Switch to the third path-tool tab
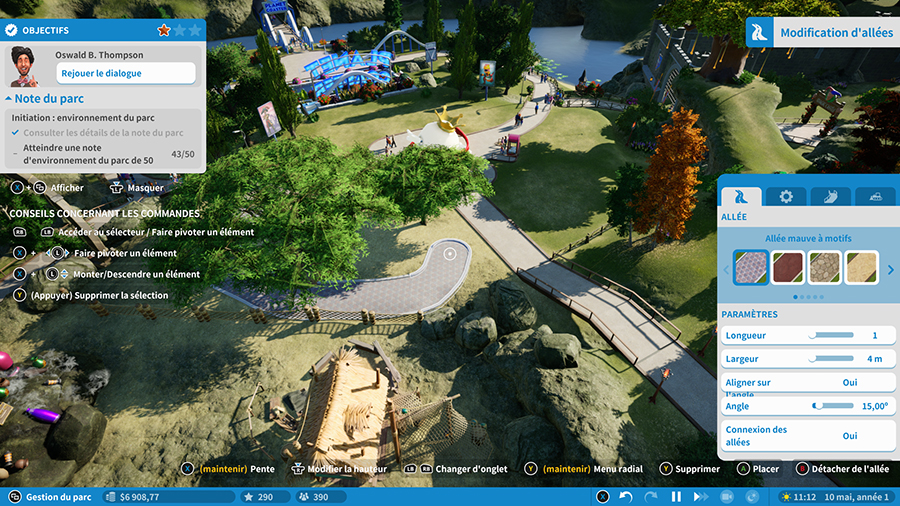 pos(830,197)
